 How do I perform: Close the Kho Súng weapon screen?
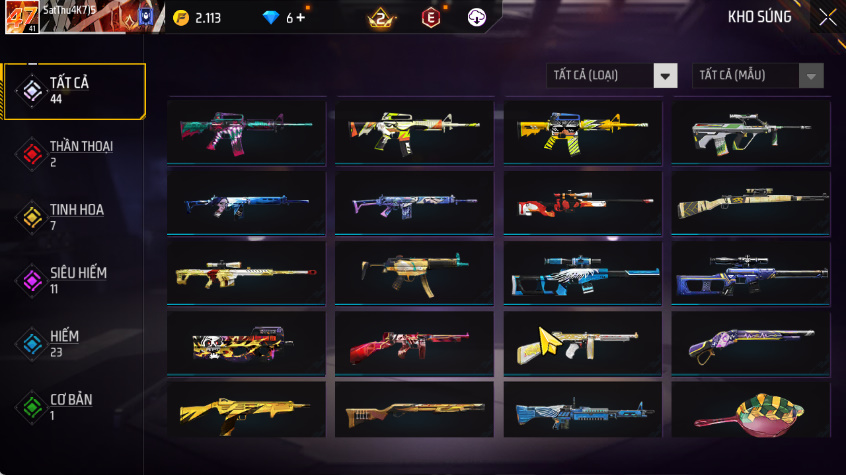pos(827,17)
